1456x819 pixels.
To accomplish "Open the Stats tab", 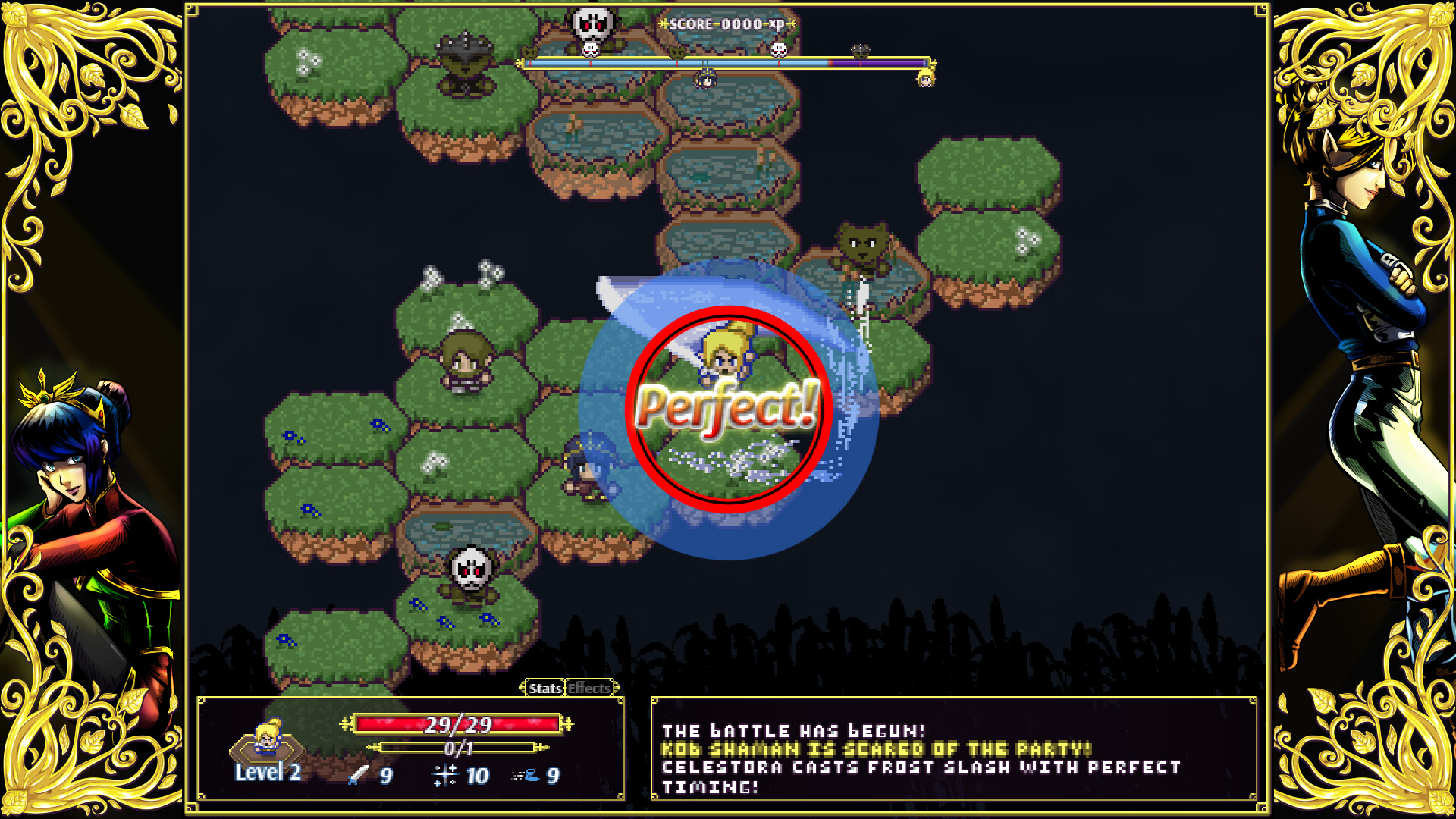I will click(x=544, y=689).
